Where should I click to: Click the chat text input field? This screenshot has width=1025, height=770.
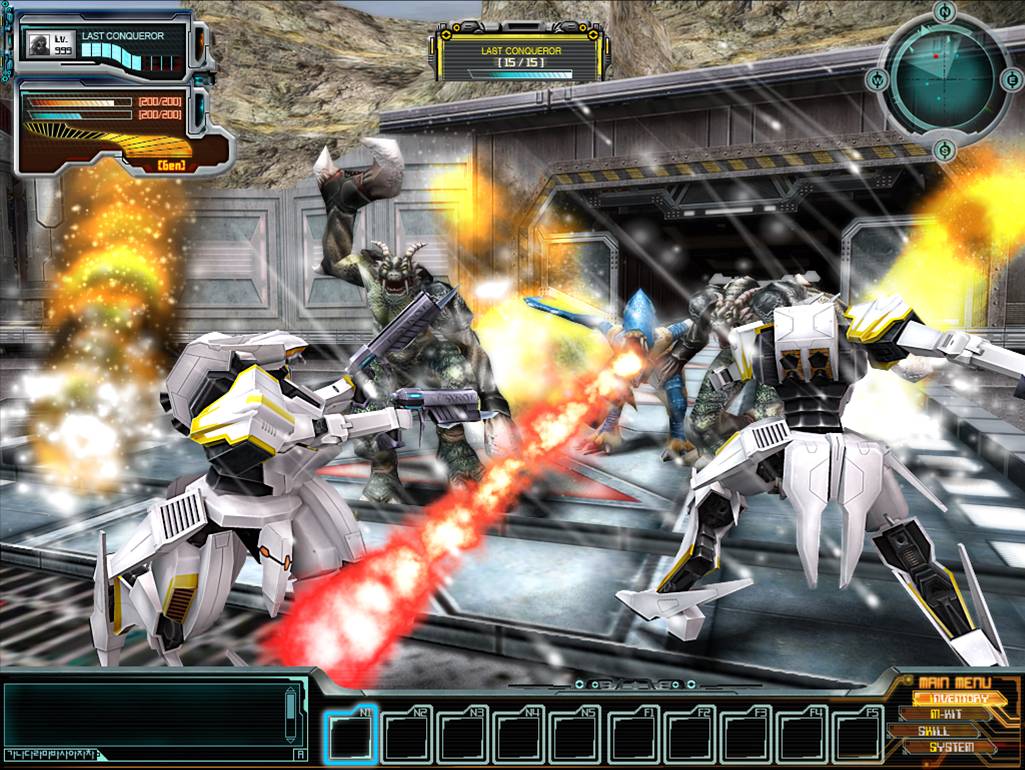[x=148, y=754]
